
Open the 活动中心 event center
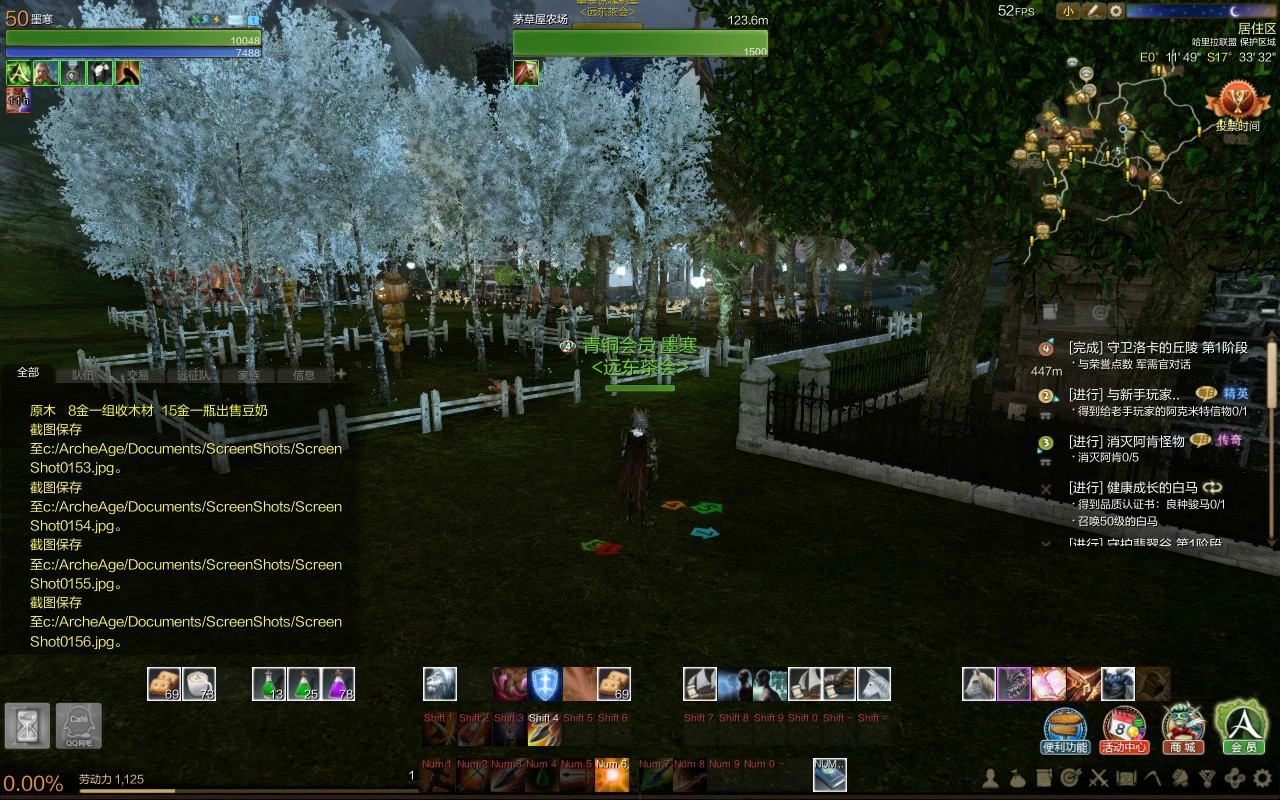(x=1124, y=729)
